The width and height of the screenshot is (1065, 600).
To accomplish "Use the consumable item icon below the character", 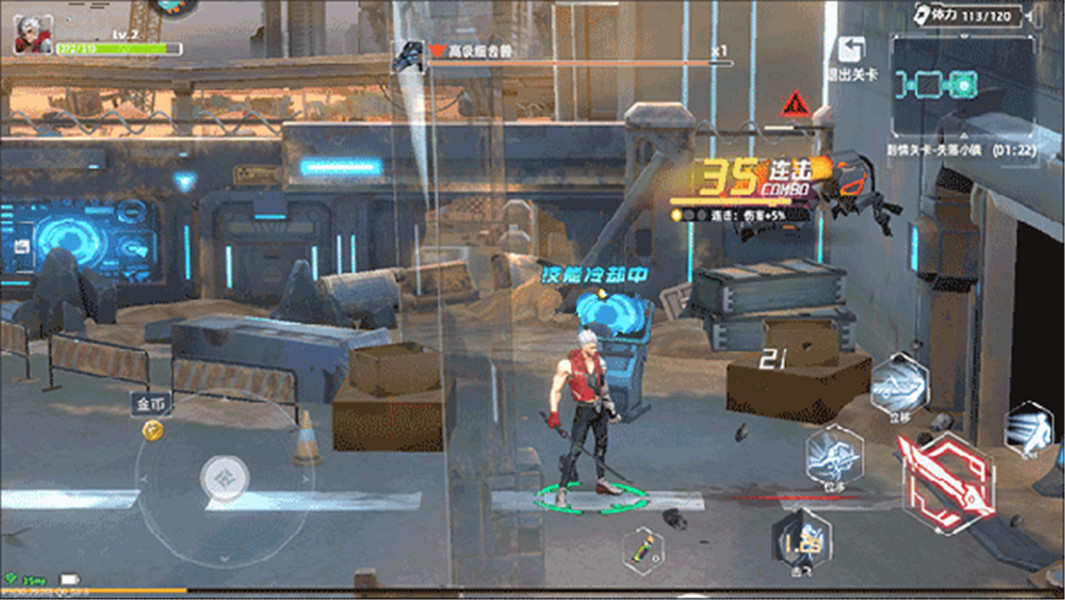I will coord(642,552).
